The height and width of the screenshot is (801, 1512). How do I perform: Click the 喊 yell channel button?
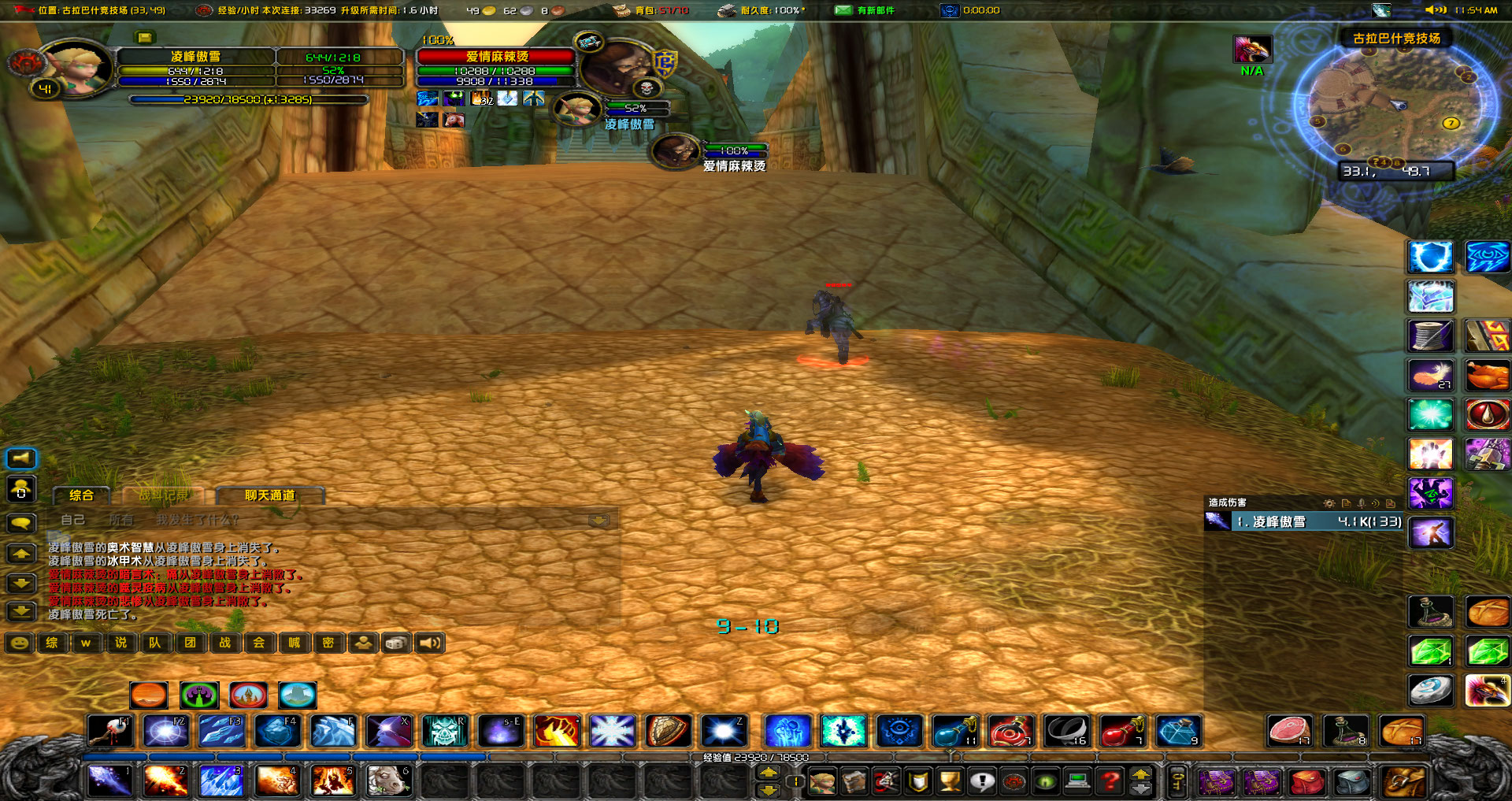click(x=294, y=643)
